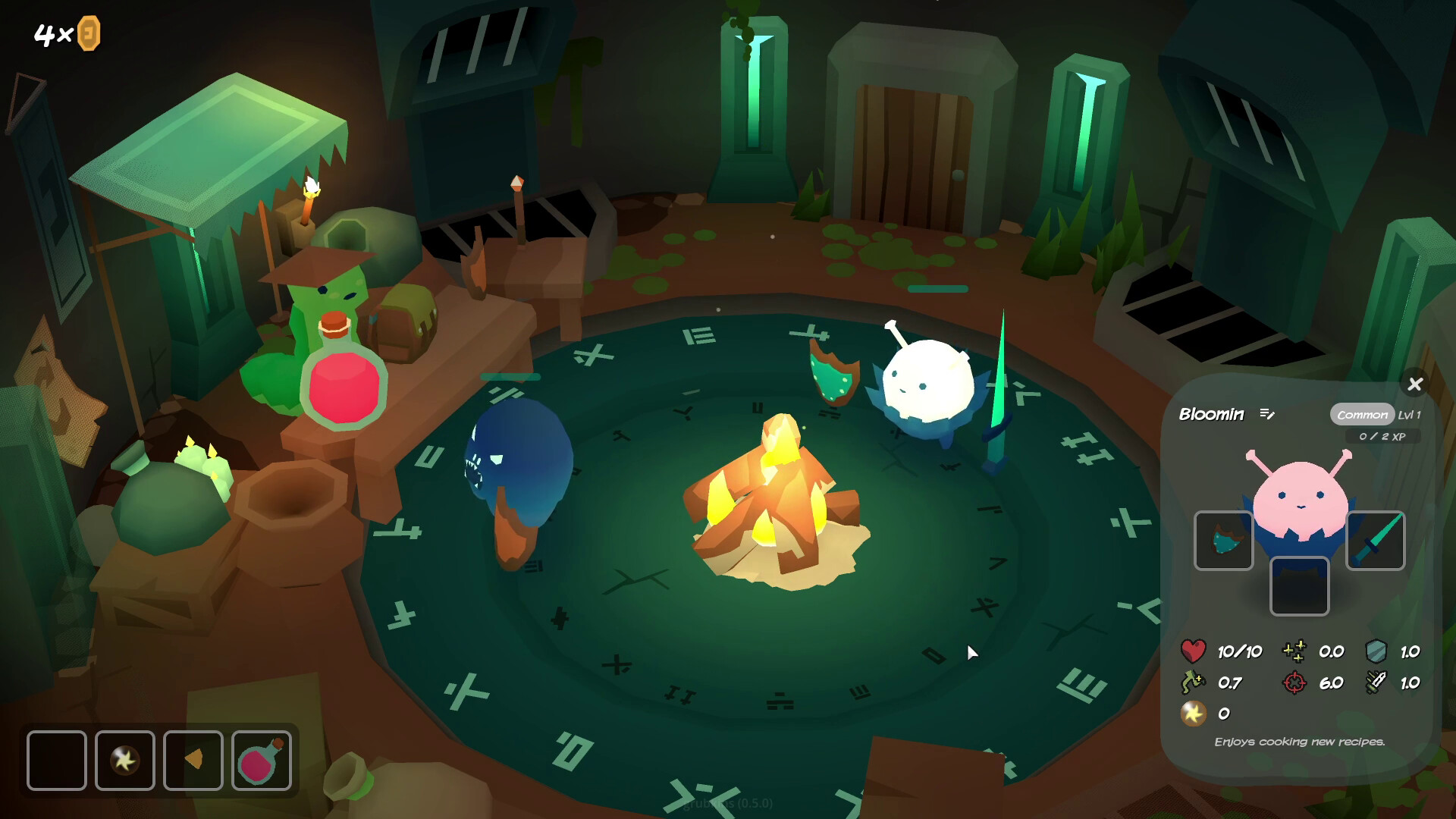Click the star orb hotbar slot
This screenshot has width=1456, height=819.
point(125,761)
